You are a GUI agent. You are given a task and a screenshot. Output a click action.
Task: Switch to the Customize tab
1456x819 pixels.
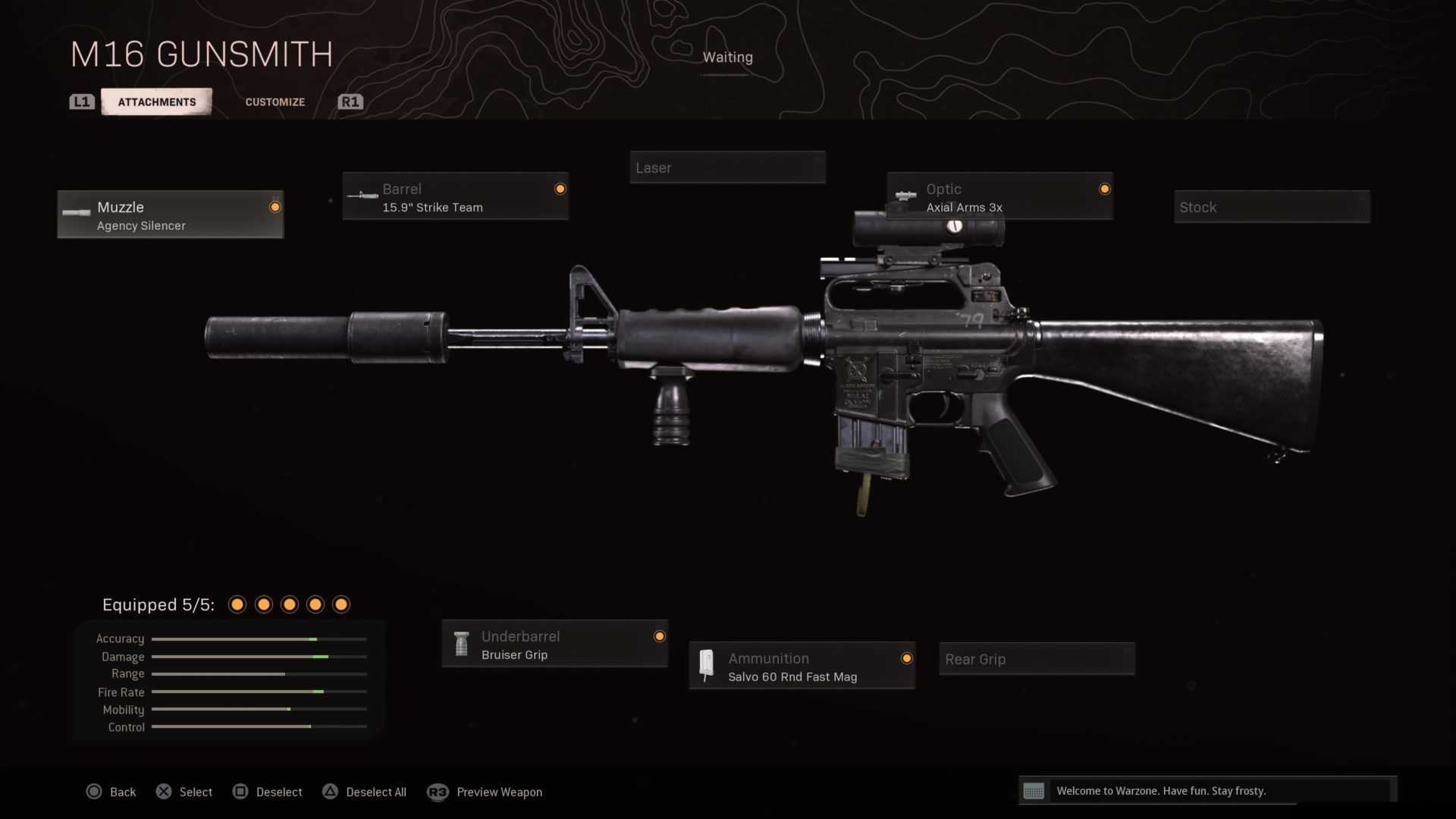[x=275, y=101]
